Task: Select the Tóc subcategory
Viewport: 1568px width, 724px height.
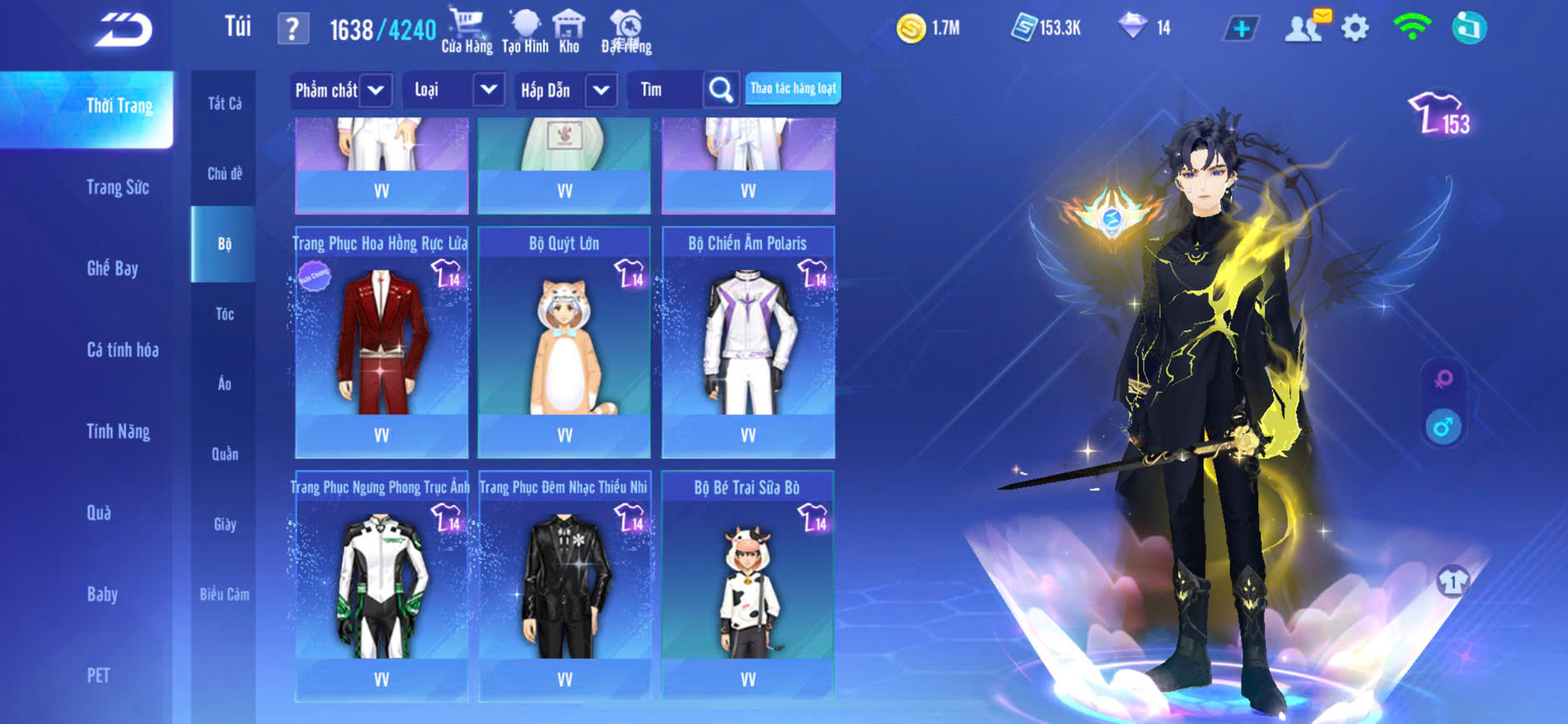Action: point(225,314)
